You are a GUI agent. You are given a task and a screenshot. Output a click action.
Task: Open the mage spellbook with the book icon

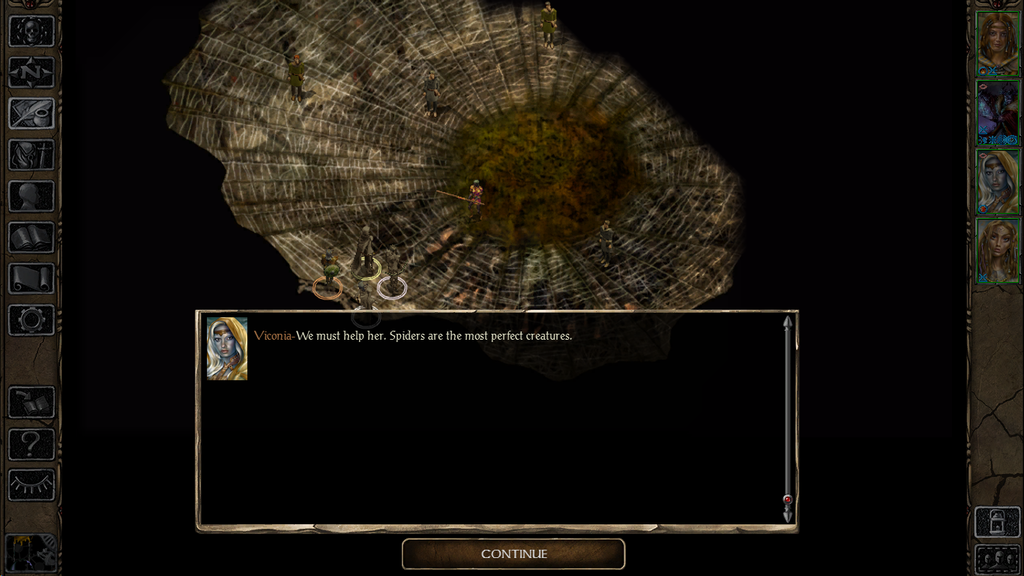[31, 237]
